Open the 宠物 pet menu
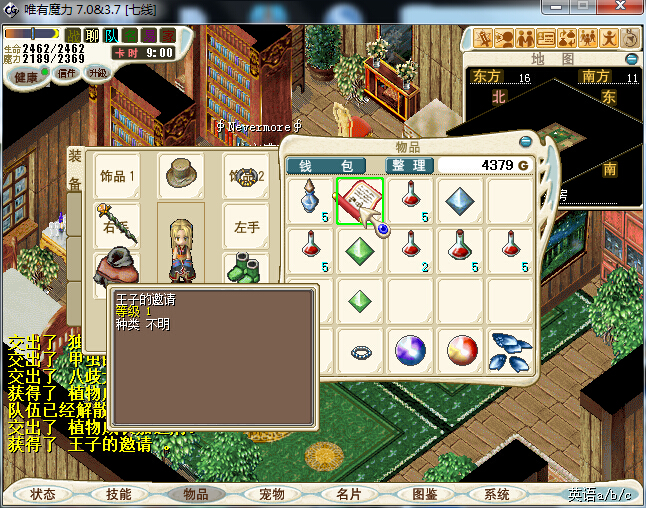646x508 pixels. (271, 494)
